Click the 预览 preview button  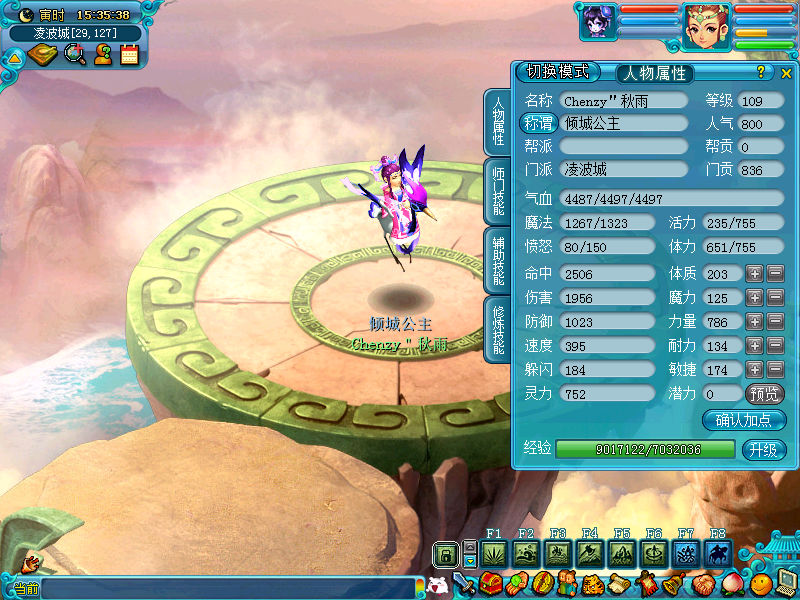[x=765, y=393]
